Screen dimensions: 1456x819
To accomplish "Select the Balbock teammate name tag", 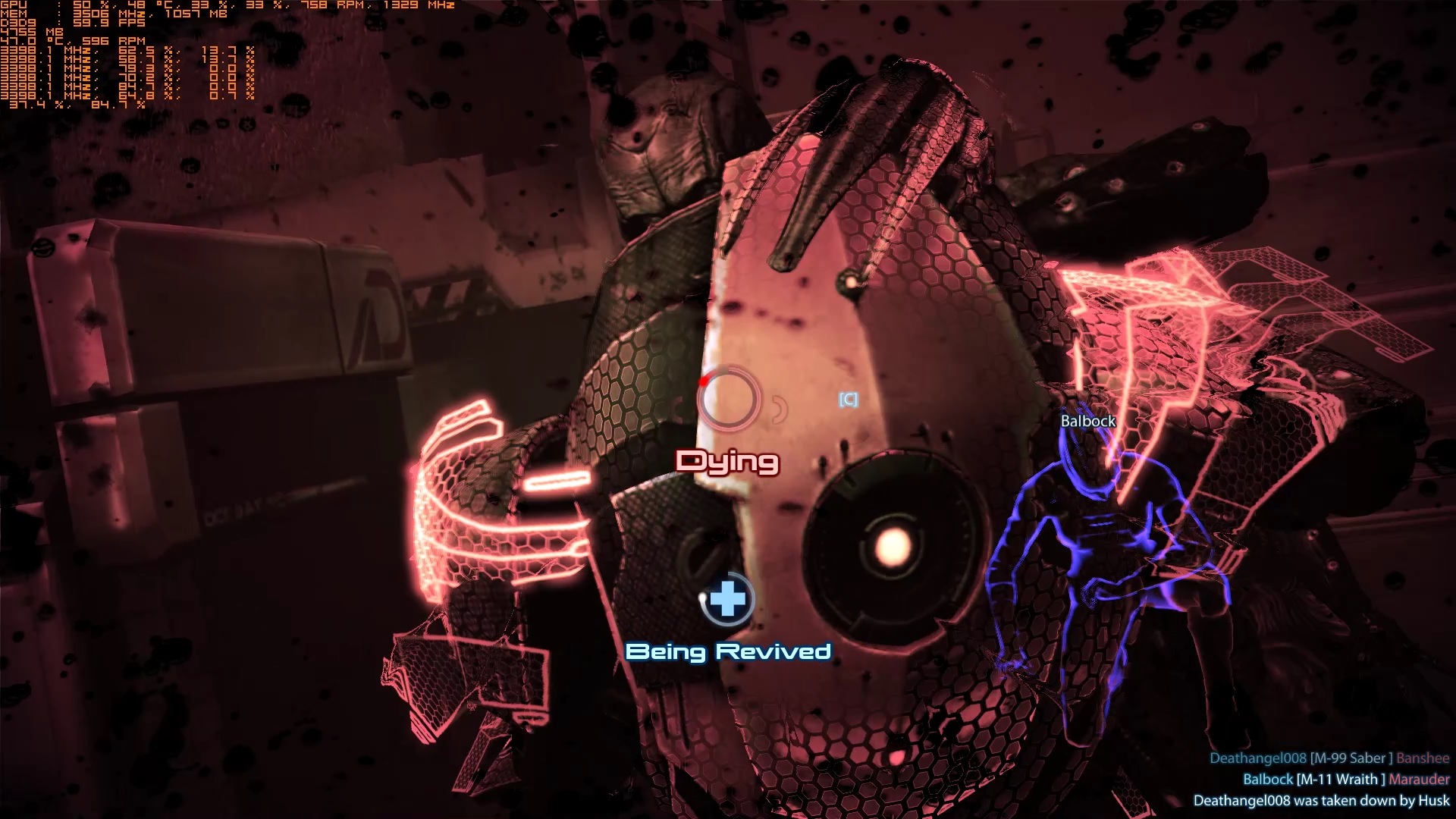I will click(1087, 421).
